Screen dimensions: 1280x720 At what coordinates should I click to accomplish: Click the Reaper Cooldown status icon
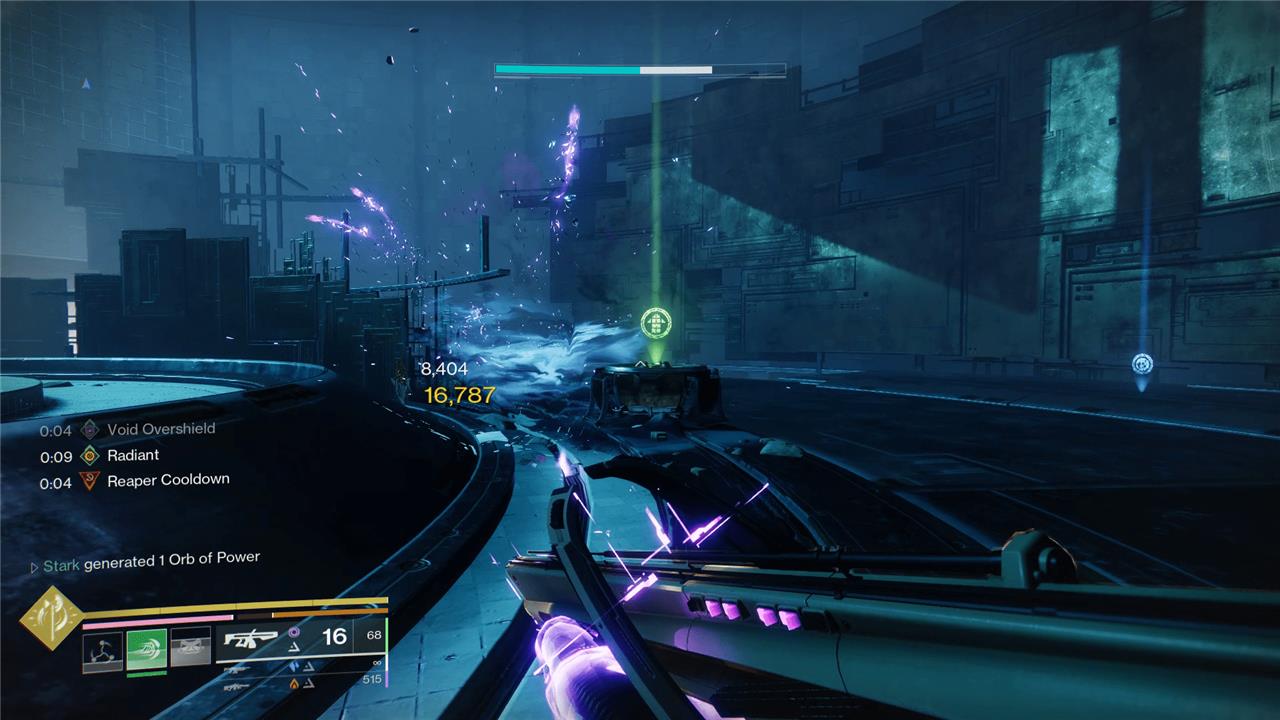90,482
